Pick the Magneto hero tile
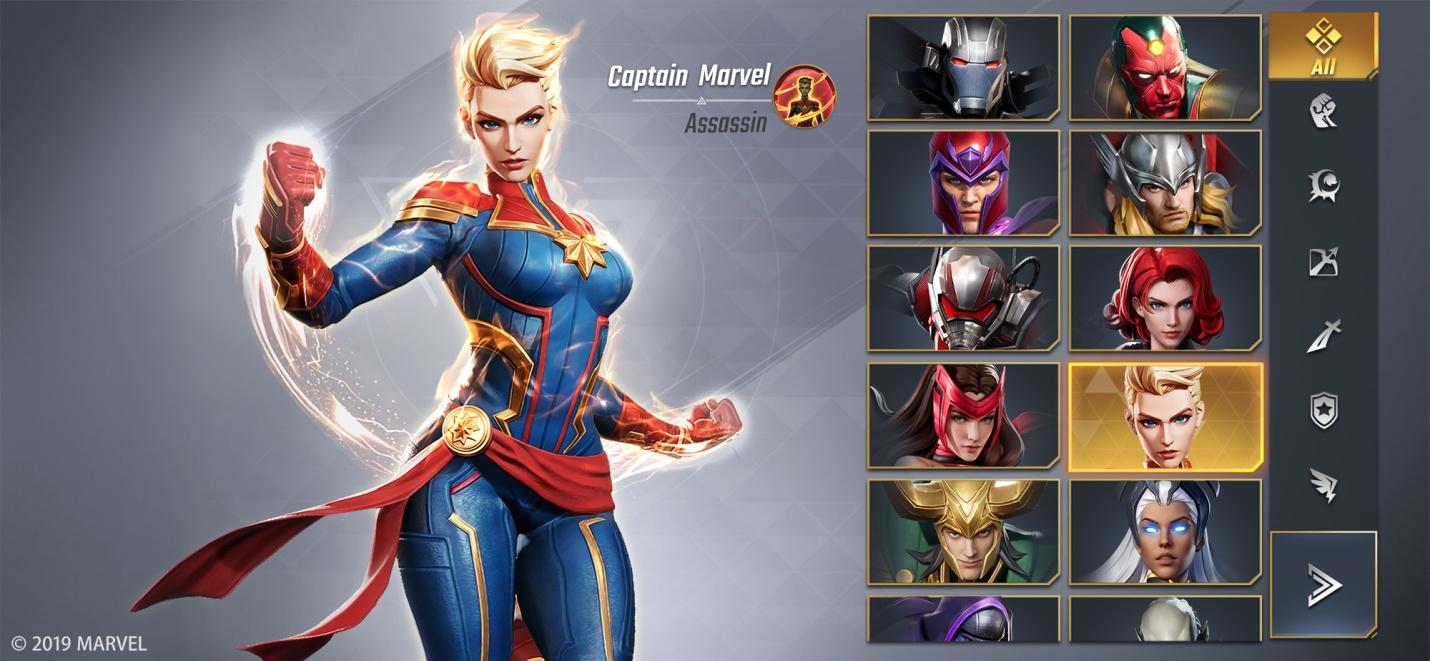This screenshot has height=661, width=1430. 963,184
